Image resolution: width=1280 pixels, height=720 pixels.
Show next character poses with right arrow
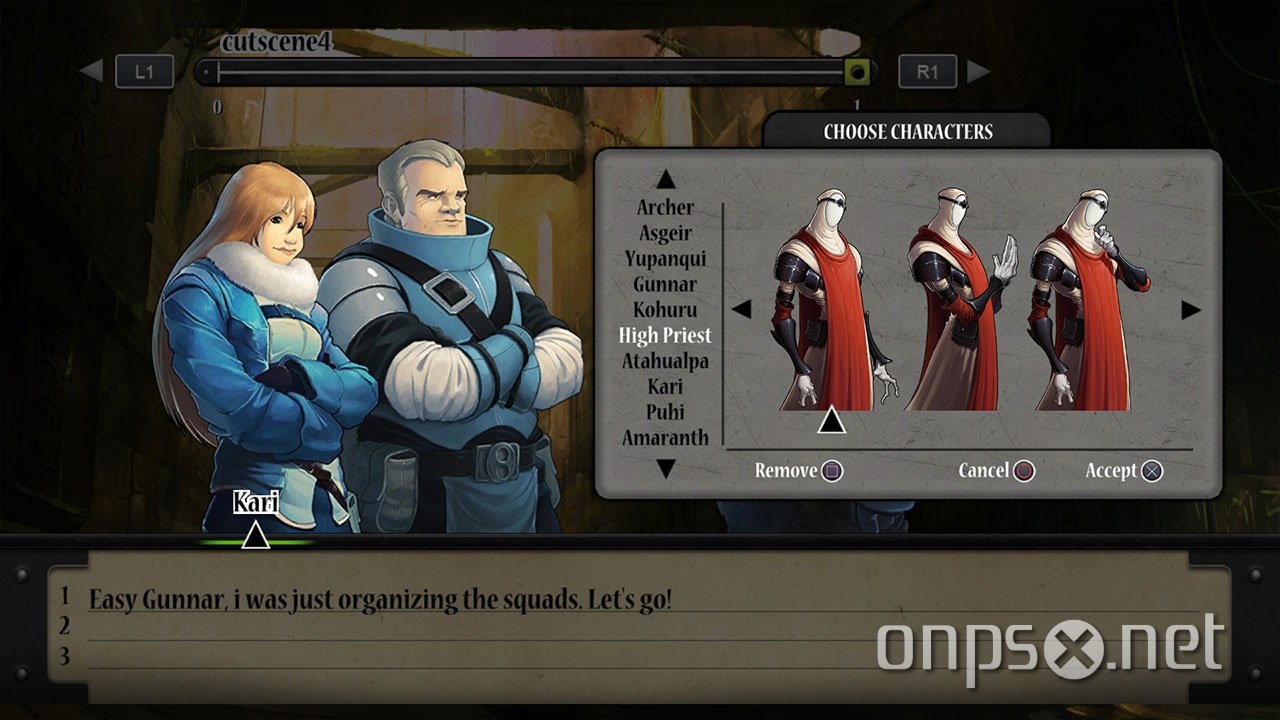[x=1190, y=310]
